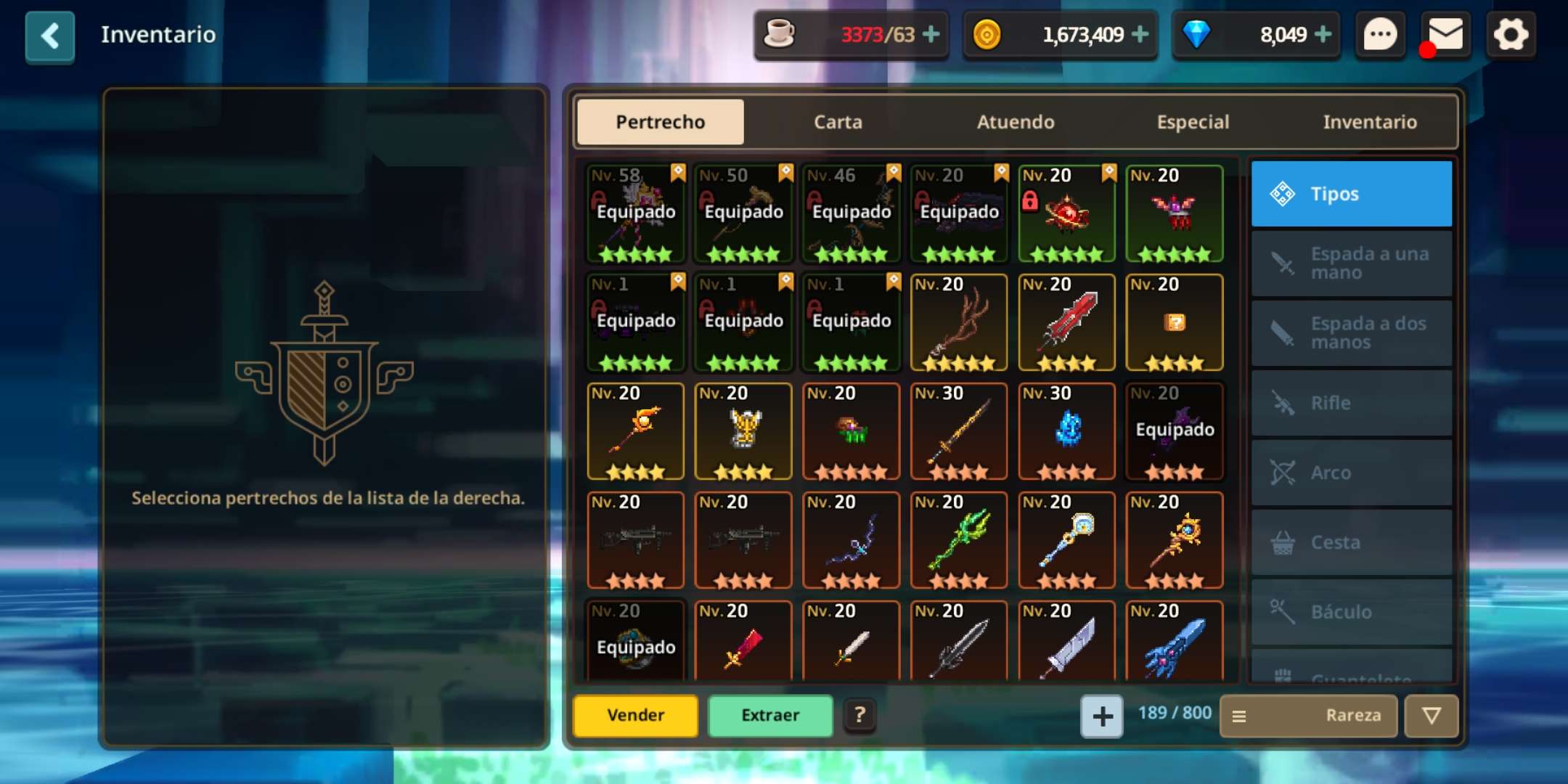The image size is (1568, 784).
Task: Filter by Espada a una mano
Action: tap(1352, 264)
